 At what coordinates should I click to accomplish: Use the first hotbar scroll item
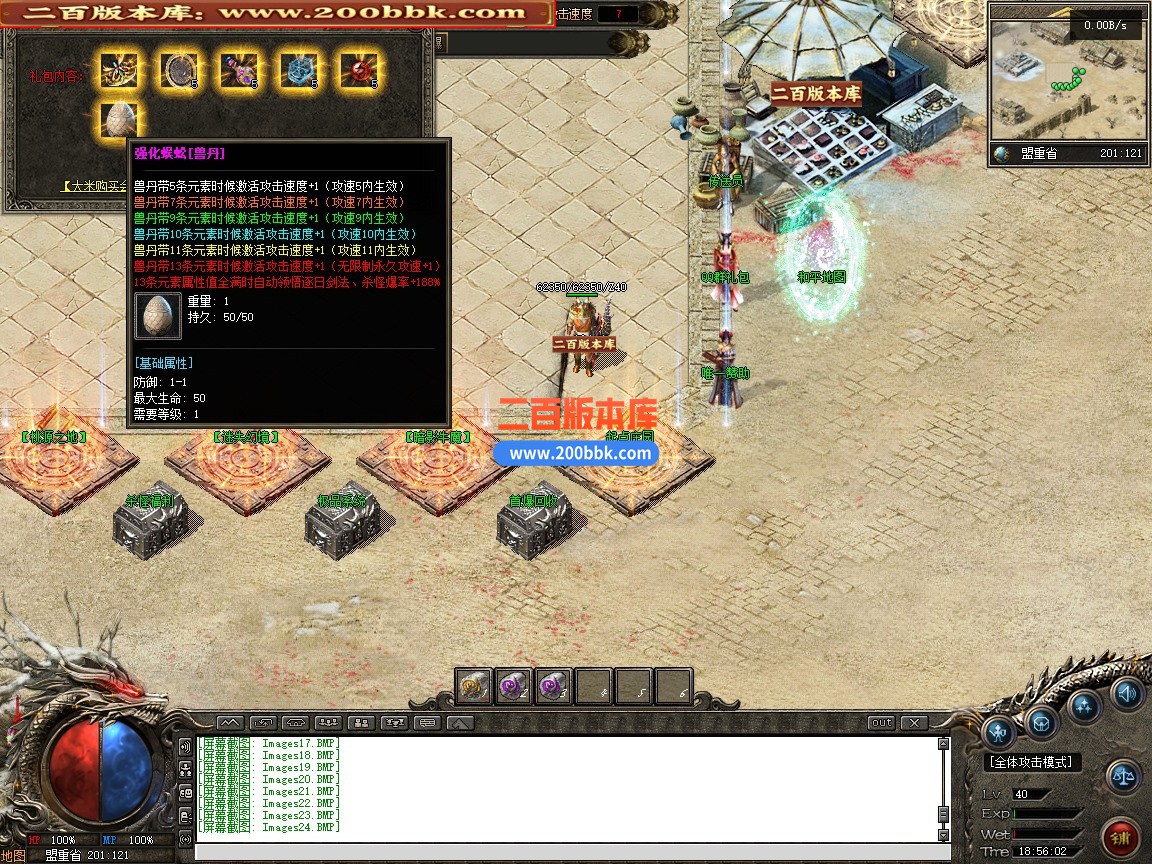pyautogui.click(x=475, y=687)
